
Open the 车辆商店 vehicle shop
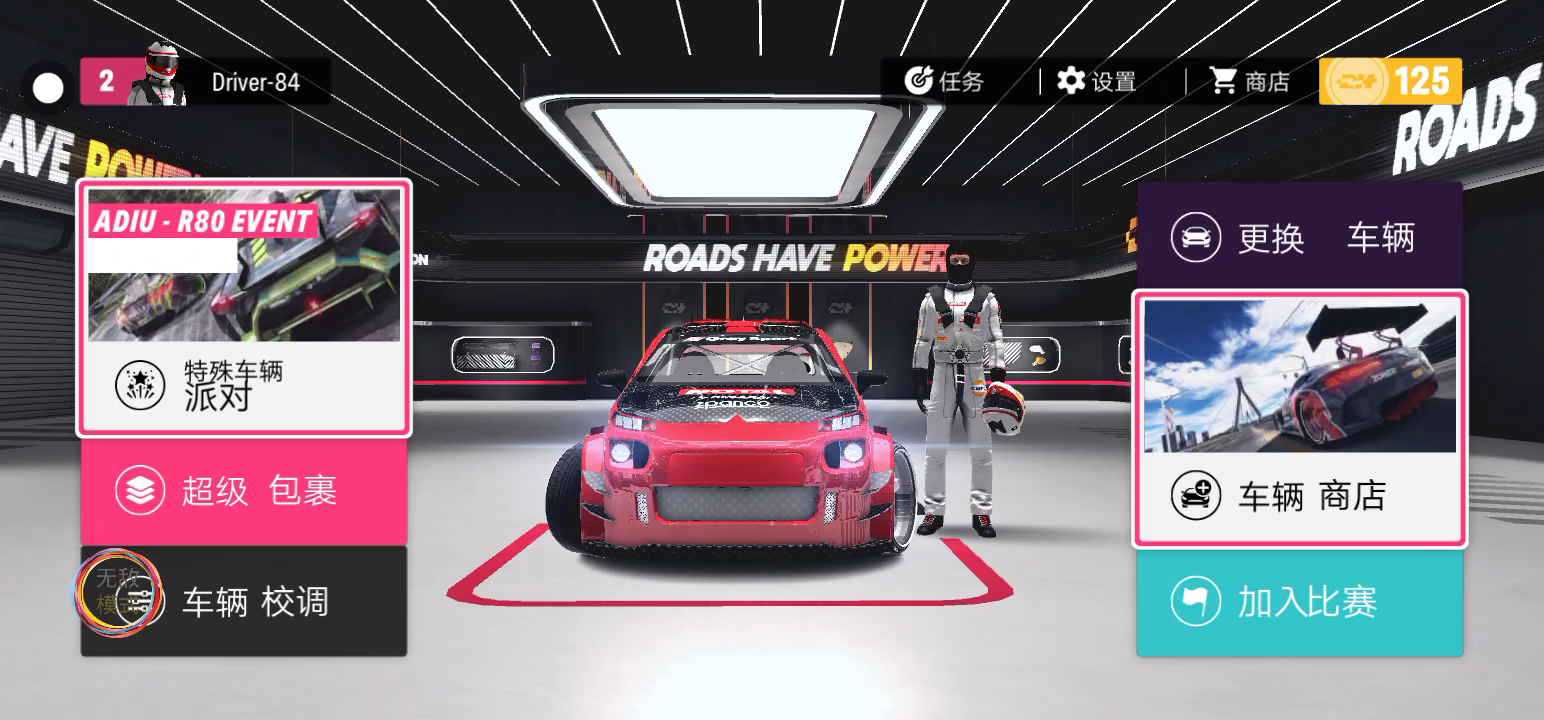[1299, 419]
